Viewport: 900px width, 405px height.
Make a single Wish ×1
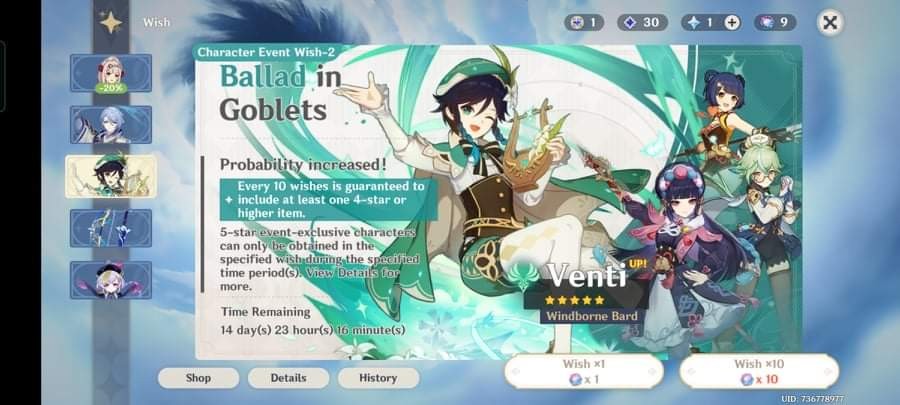tap(582, 372)
